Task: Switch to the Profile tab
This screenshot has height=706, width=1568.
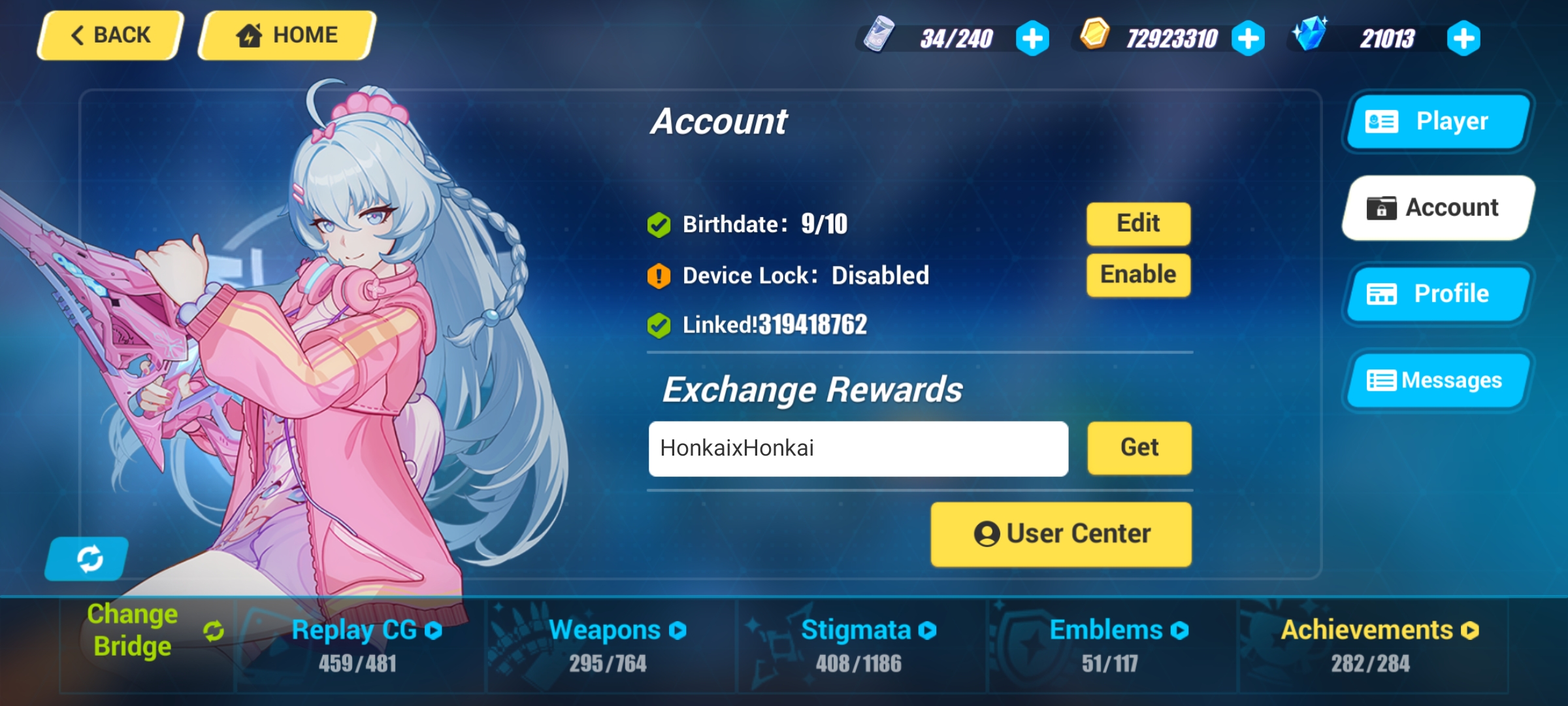Action: point(1437,294)
